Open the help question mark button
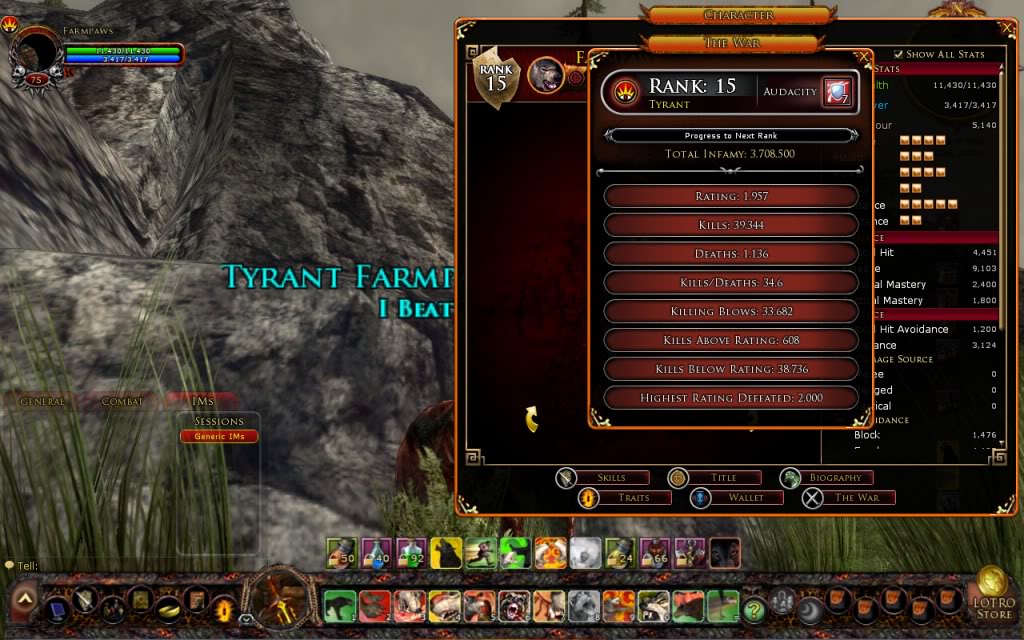The width and height of the screenshot is (1024, 640). (x=754, y=605)
